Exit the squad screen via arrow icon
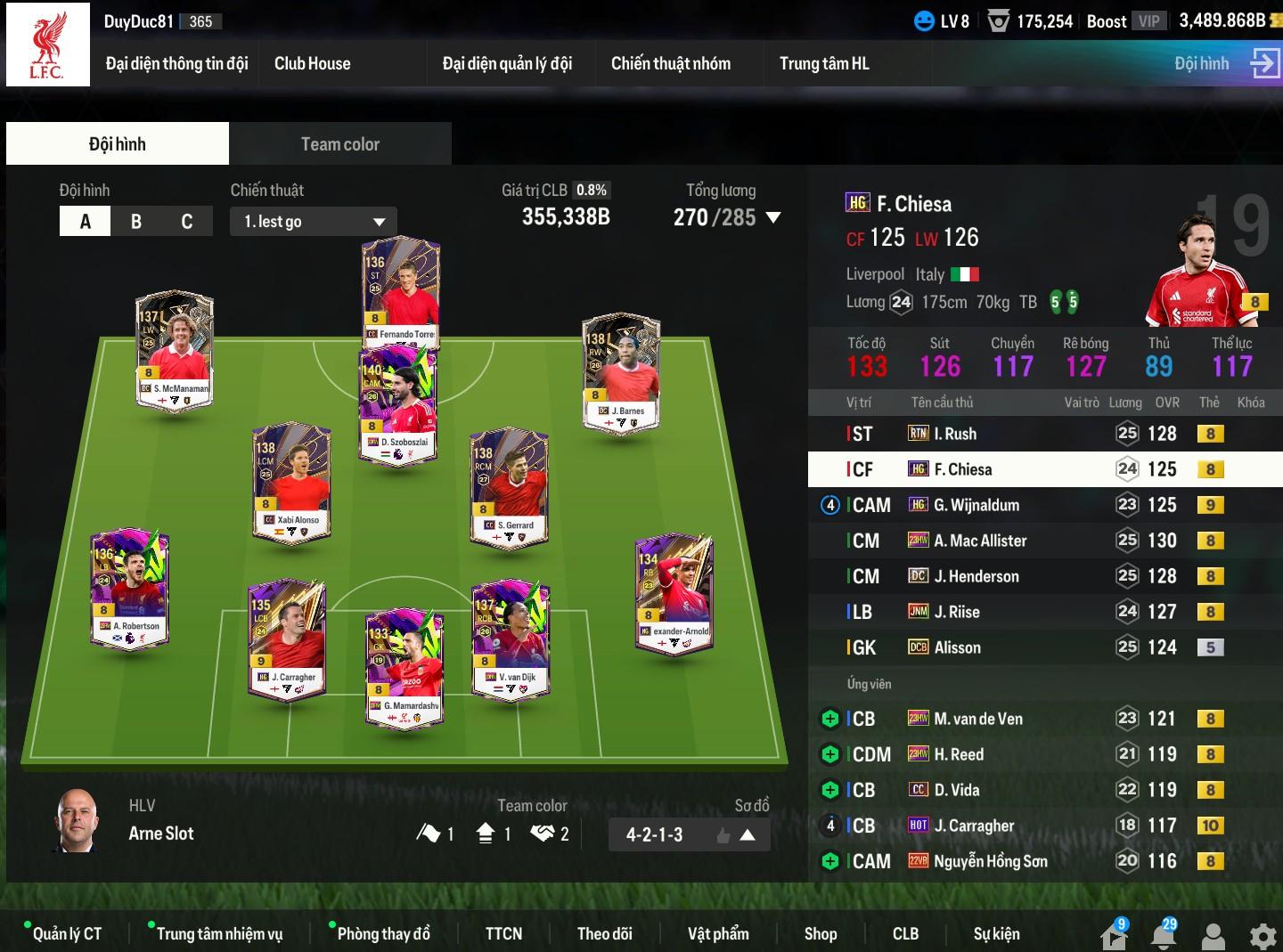1283x952 pixels. tap(1264, 63)
